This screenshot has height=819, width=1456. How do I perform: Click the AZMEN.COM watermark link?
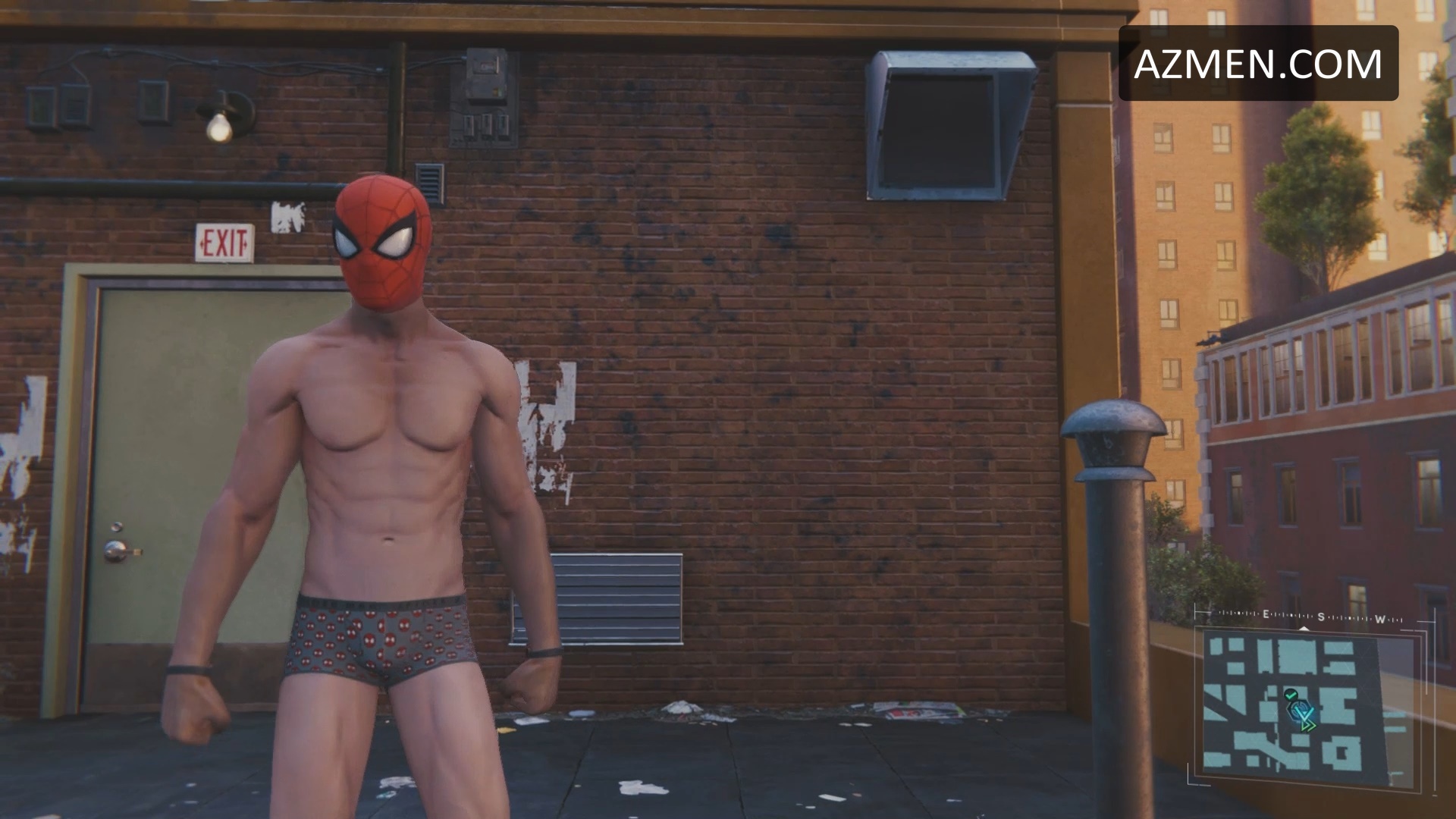pyautogui.click(x=1258, y=64)
